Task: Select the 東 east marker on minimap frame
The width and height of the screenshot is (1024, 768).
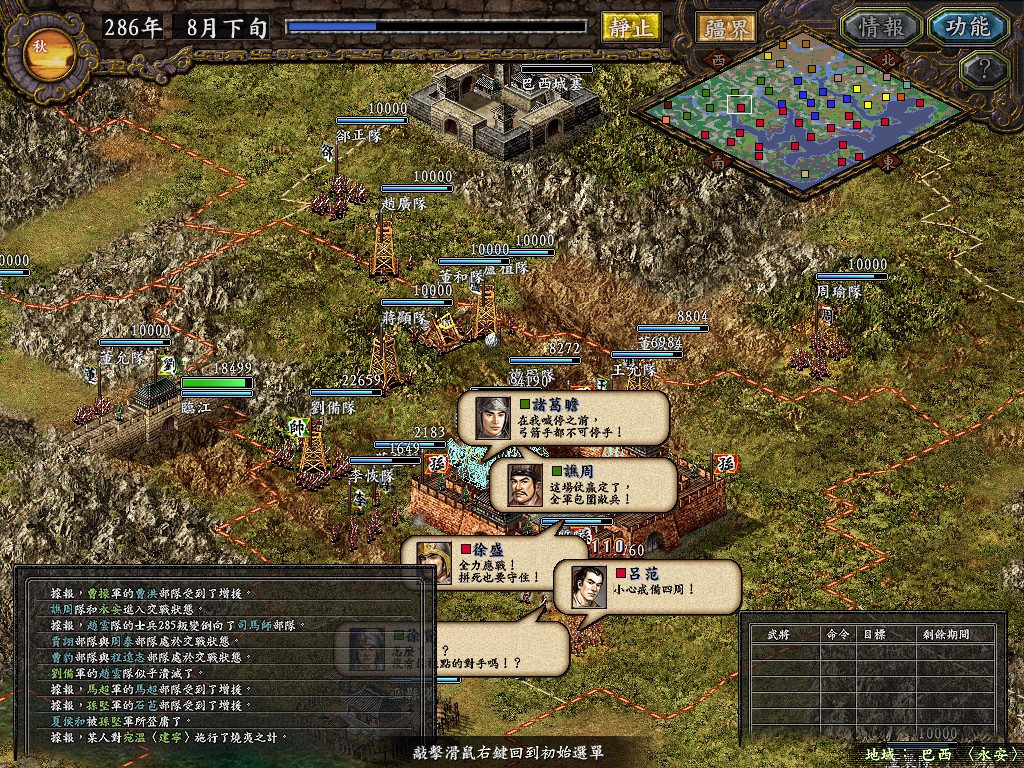Action: pos(884,160)
